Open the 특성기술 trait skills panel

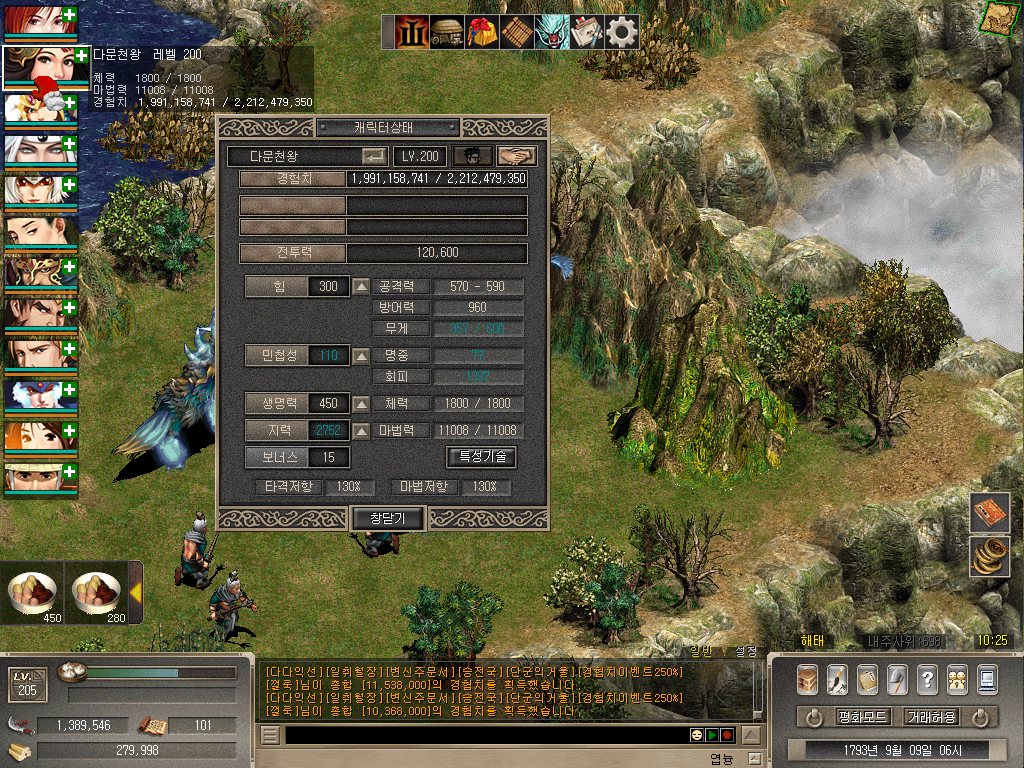click(481, 457)
